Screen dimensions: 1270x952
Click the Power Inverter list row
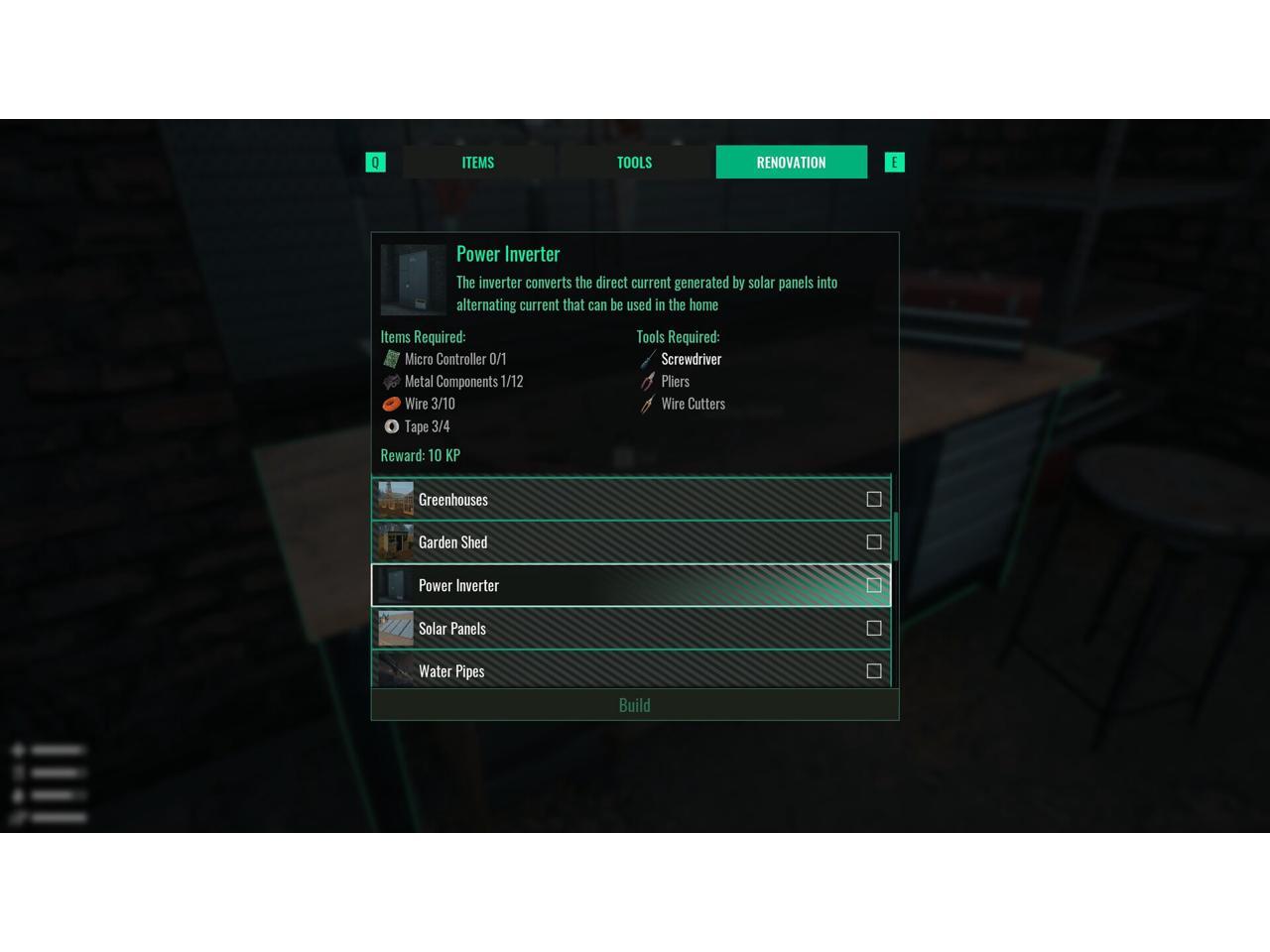[615, 586]
